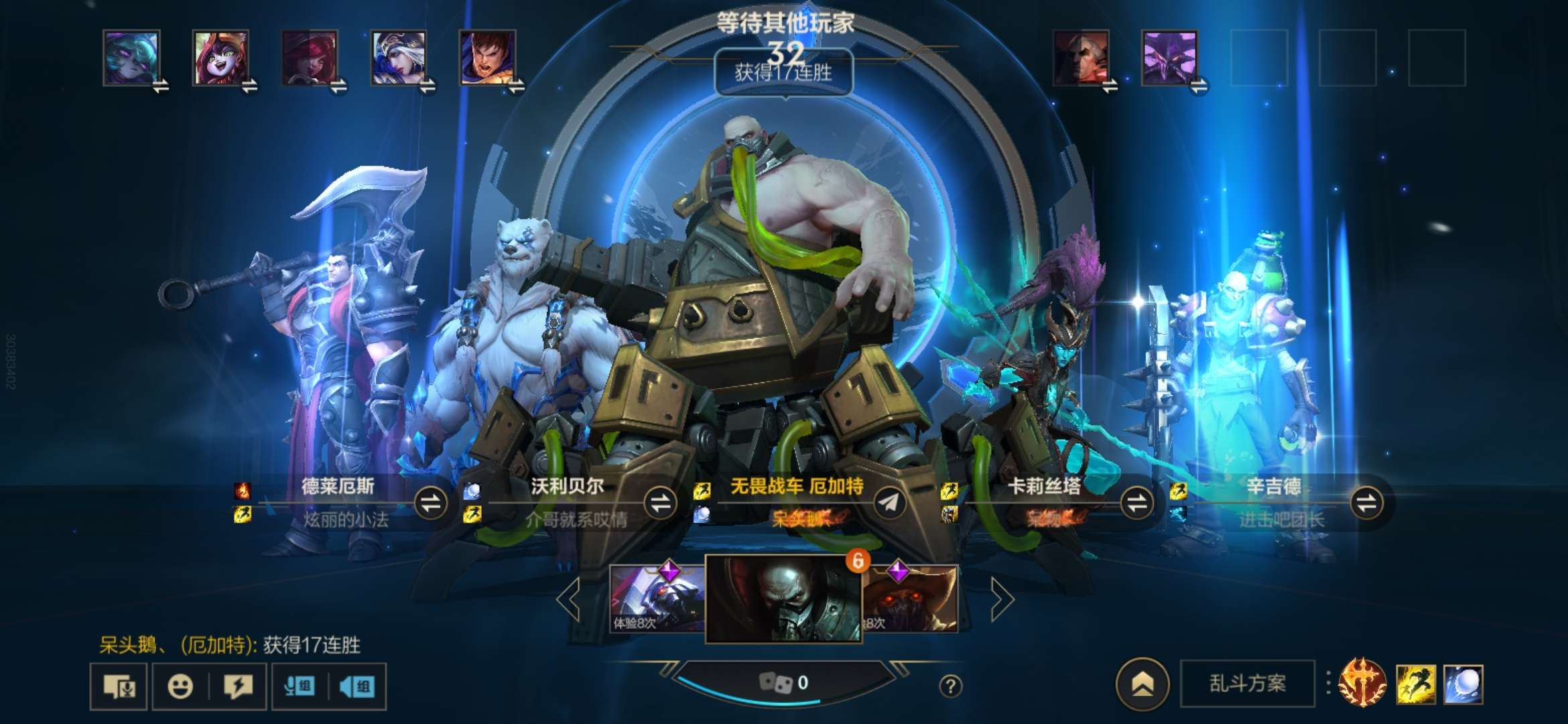Viewport: 1568px width, 724px height.
Task: Show the next skin with right arrow
Action: (1002, 599)
